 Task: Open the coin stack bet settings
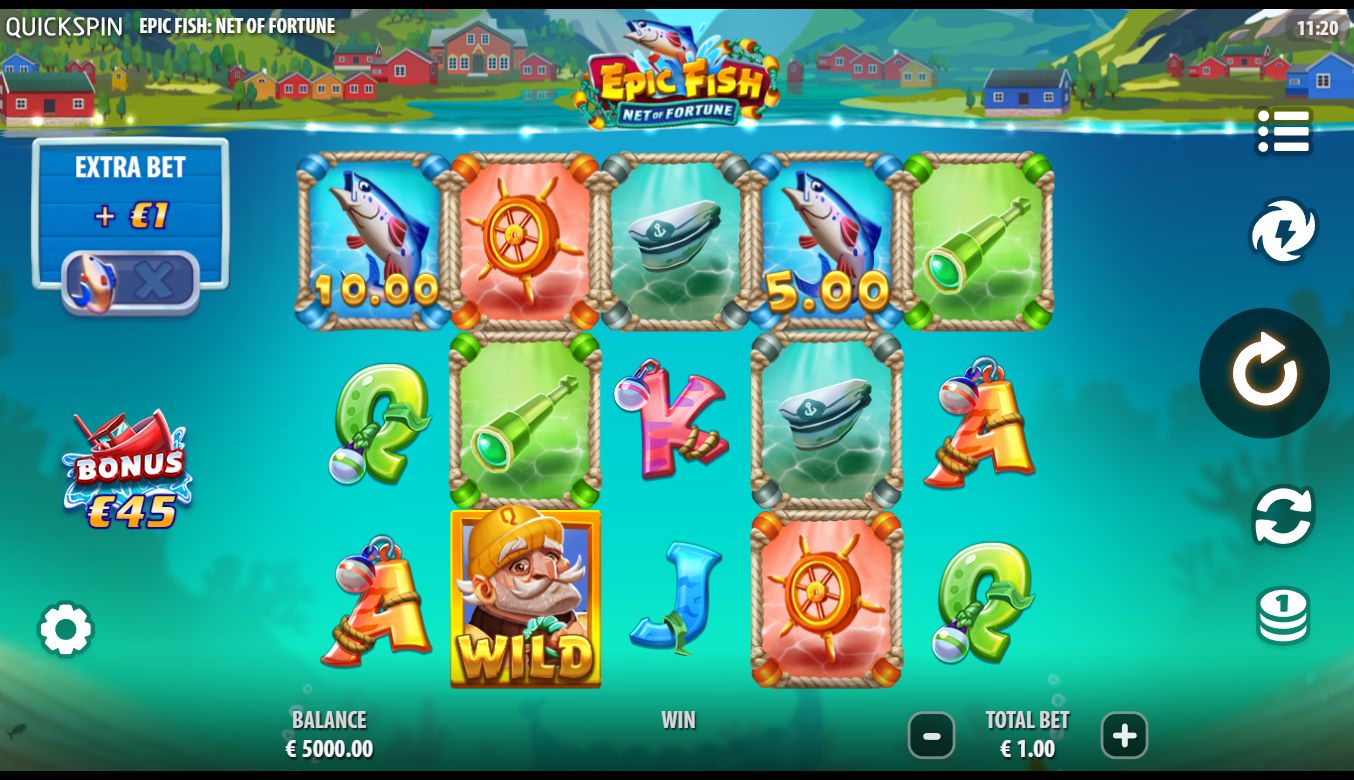(1283, 615)
